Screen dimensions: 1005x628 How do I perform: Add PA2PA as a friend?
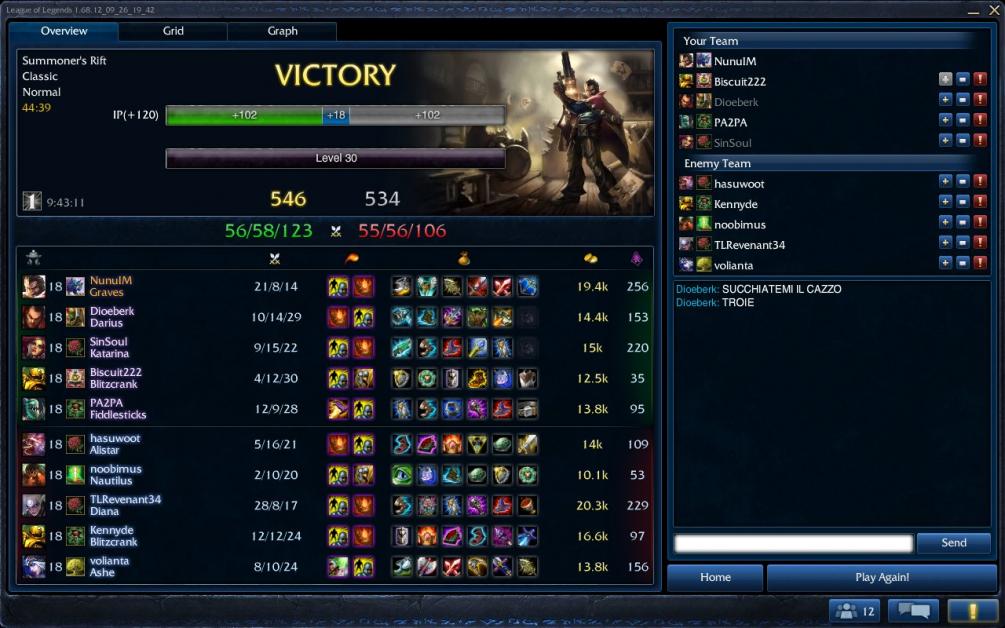tap(945, 121)
